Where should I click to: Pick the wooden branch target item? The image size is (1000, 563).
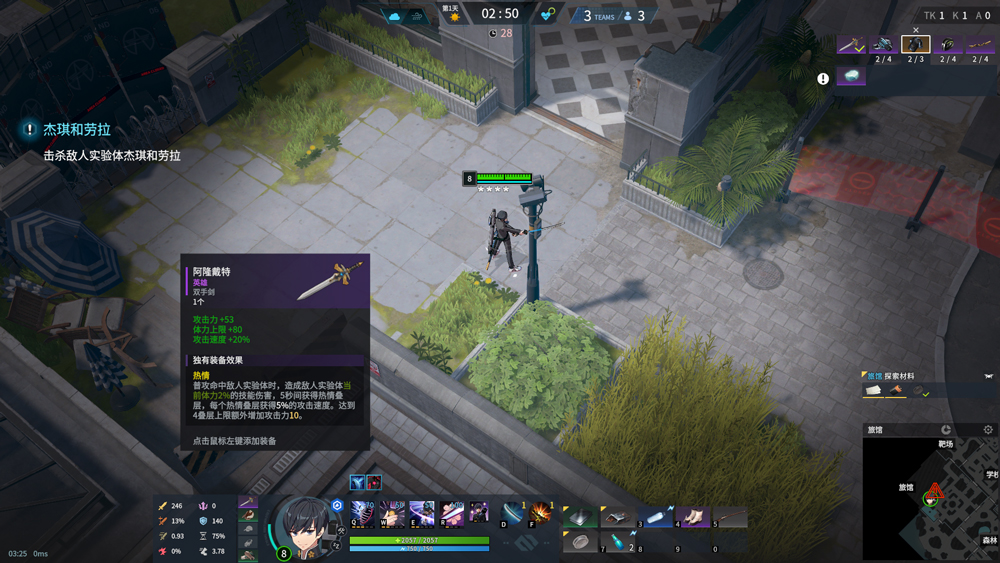(x=979, y=44)
